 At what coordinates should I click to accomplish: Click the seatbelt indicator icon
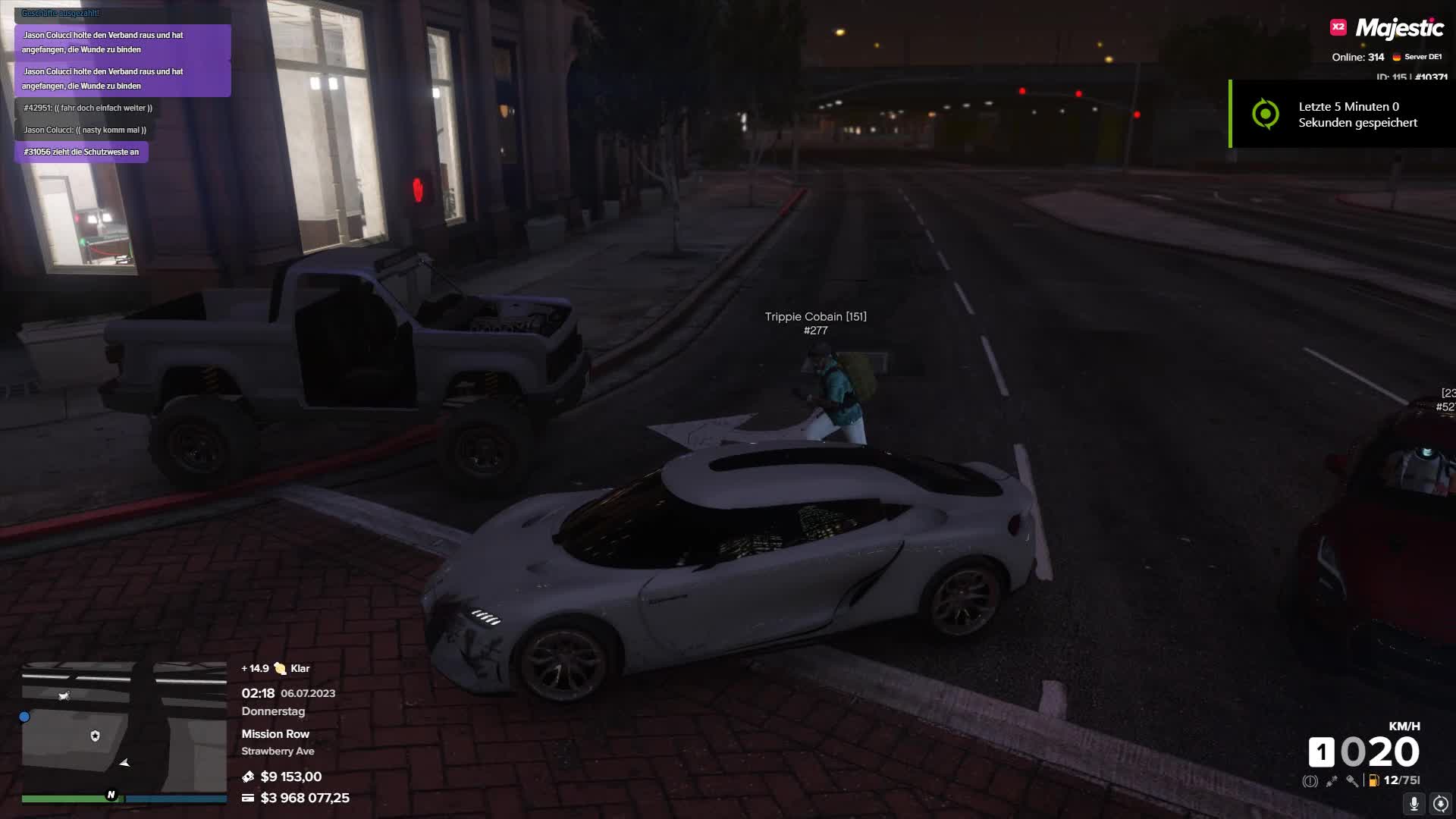click(x=1331, y=780)
